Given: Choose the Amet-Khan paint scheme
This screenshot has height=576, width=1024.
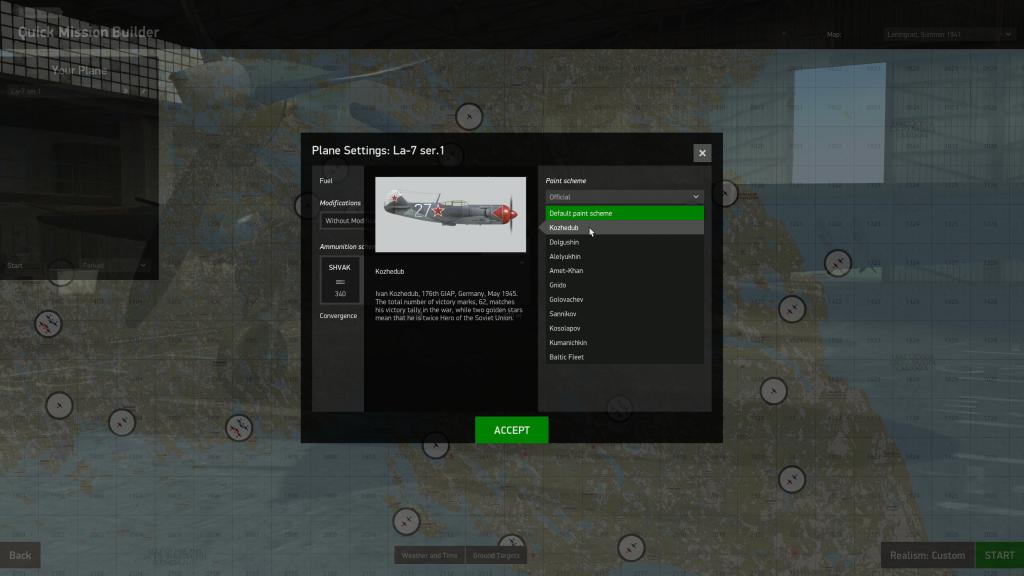Looking at the screenshot, I should [x=624, y=271].
